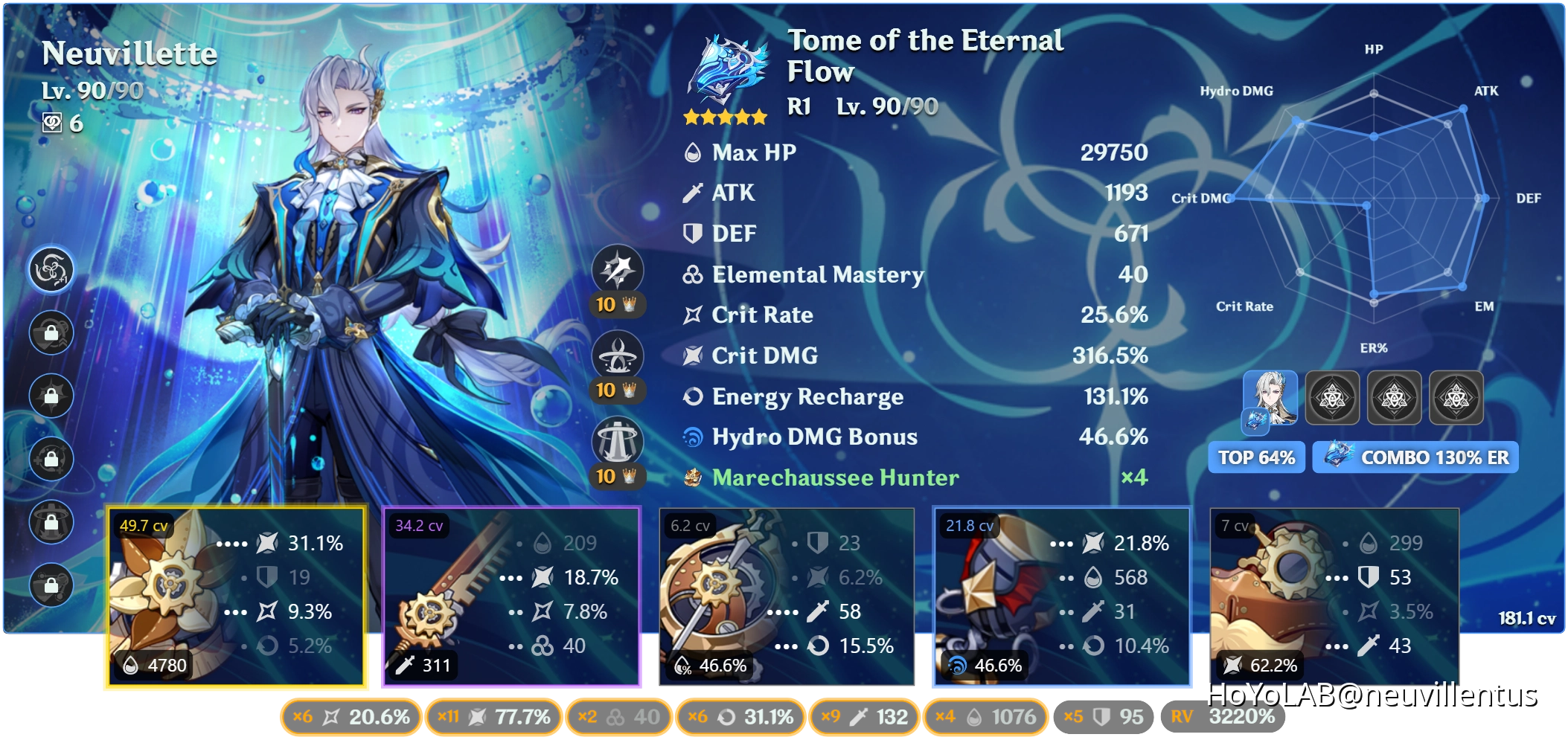The width and height of the screenshot is (1568, 740).
Task: Click the TOP 64% button
Action: pos(1256,457)
